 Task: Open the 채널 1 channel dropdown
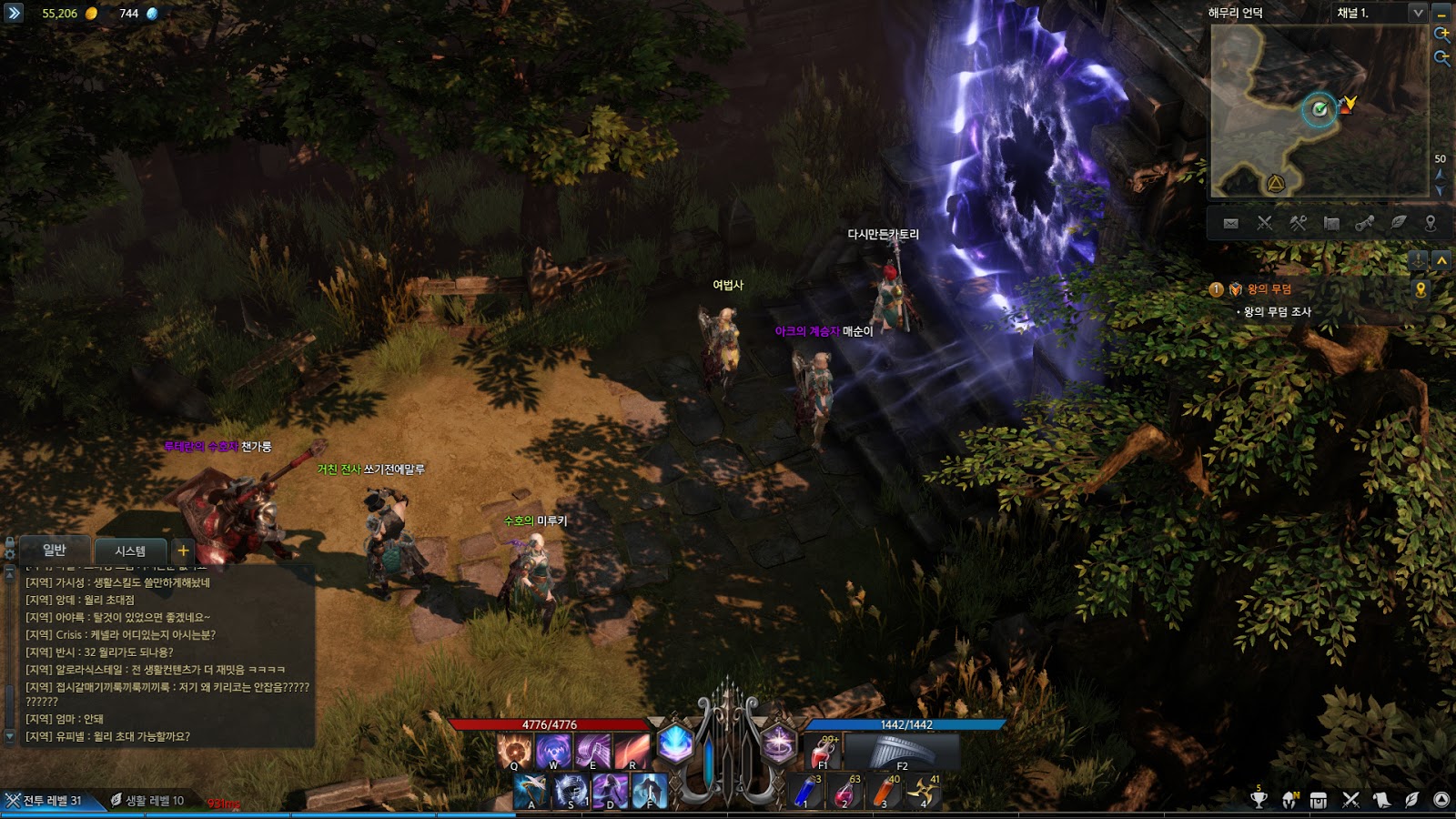[1417, 13]
